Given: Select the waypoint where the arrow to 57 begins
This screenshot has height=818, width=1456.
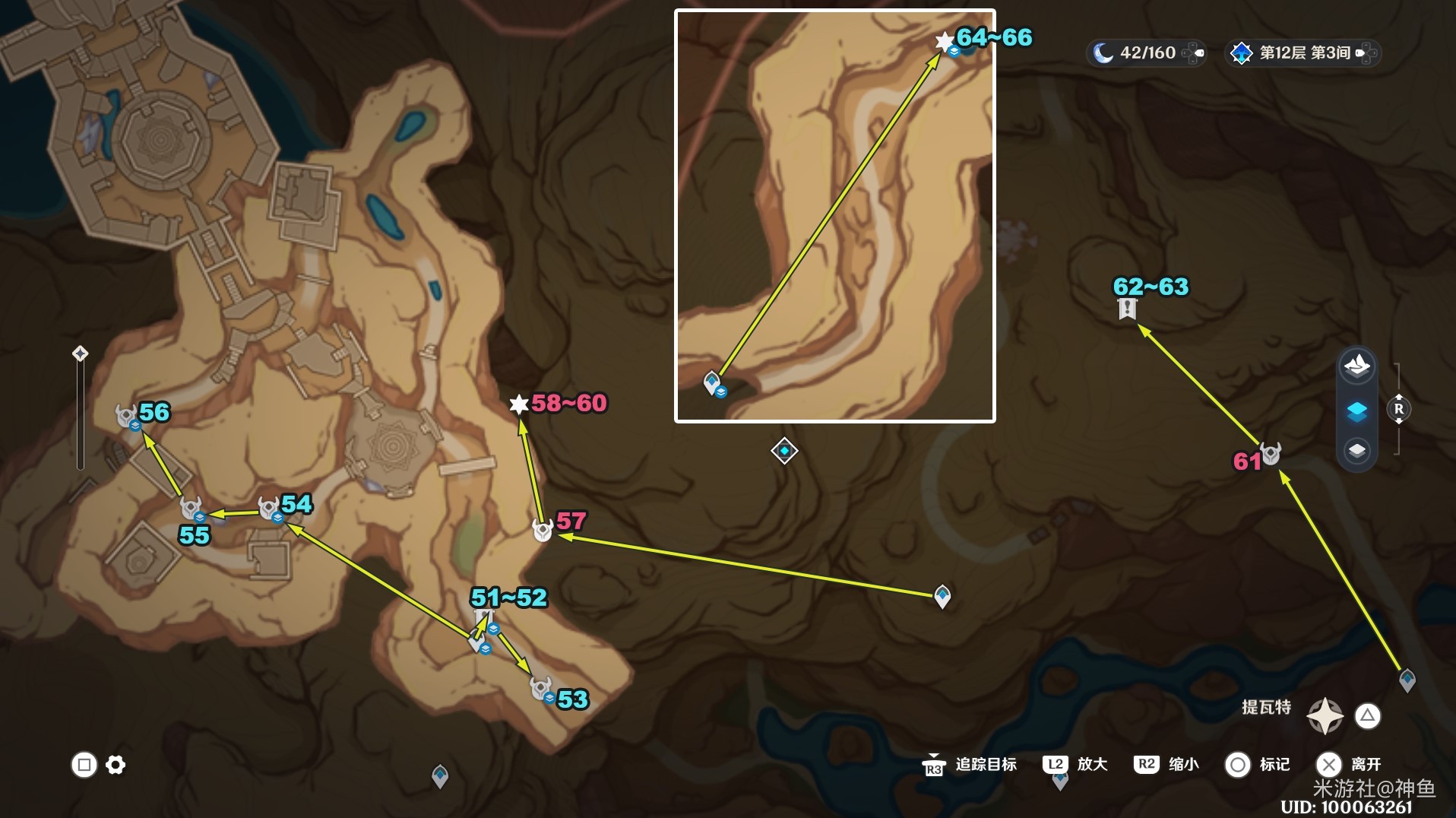Looking at the screenshot, I should pos(942,596).
